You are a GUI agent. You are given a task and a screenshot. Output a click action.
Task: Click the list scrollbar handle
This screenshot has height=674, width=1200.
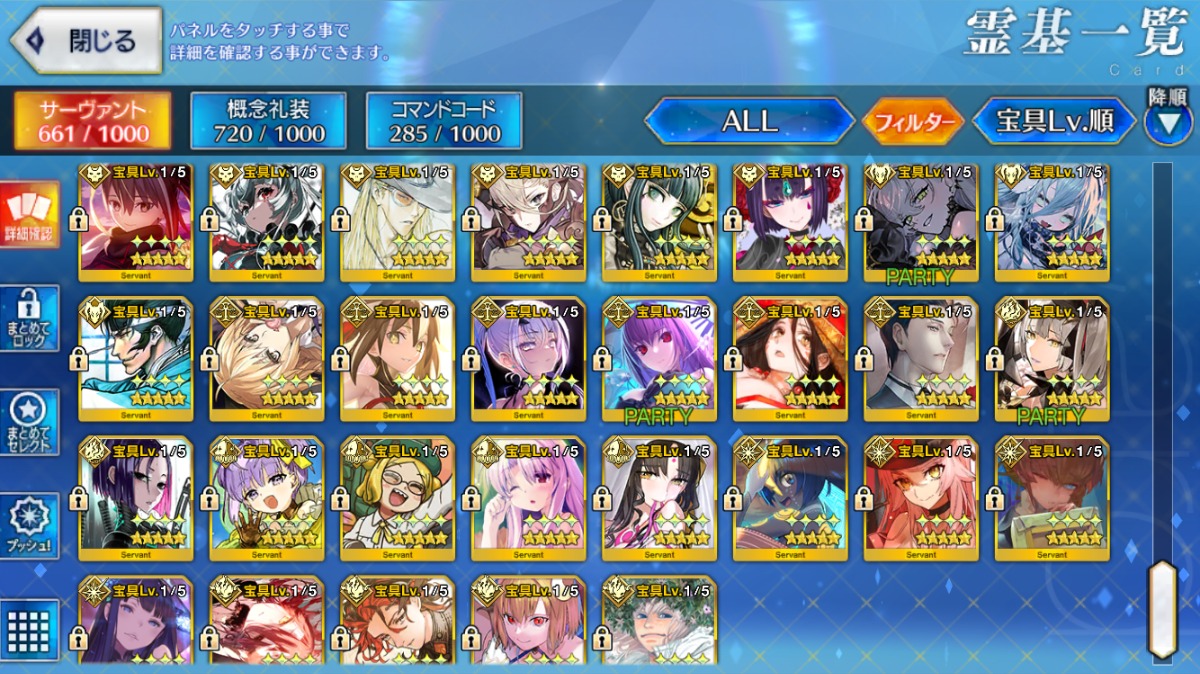coord(1162,608)
